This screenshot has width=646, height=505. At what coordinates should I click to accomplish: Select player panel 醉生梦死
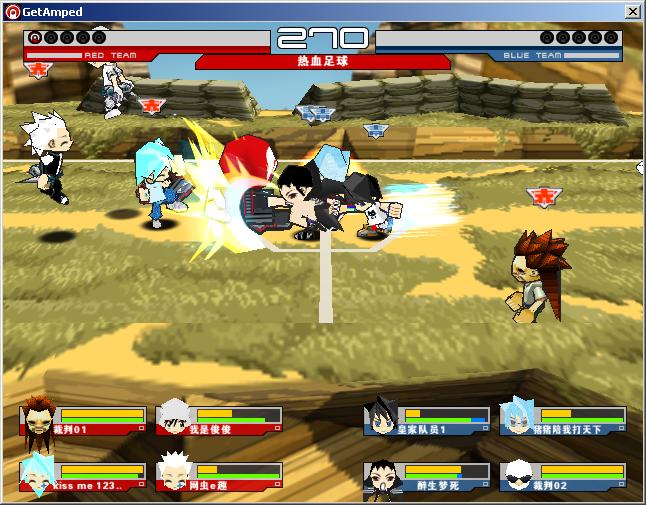coord(427,475)
